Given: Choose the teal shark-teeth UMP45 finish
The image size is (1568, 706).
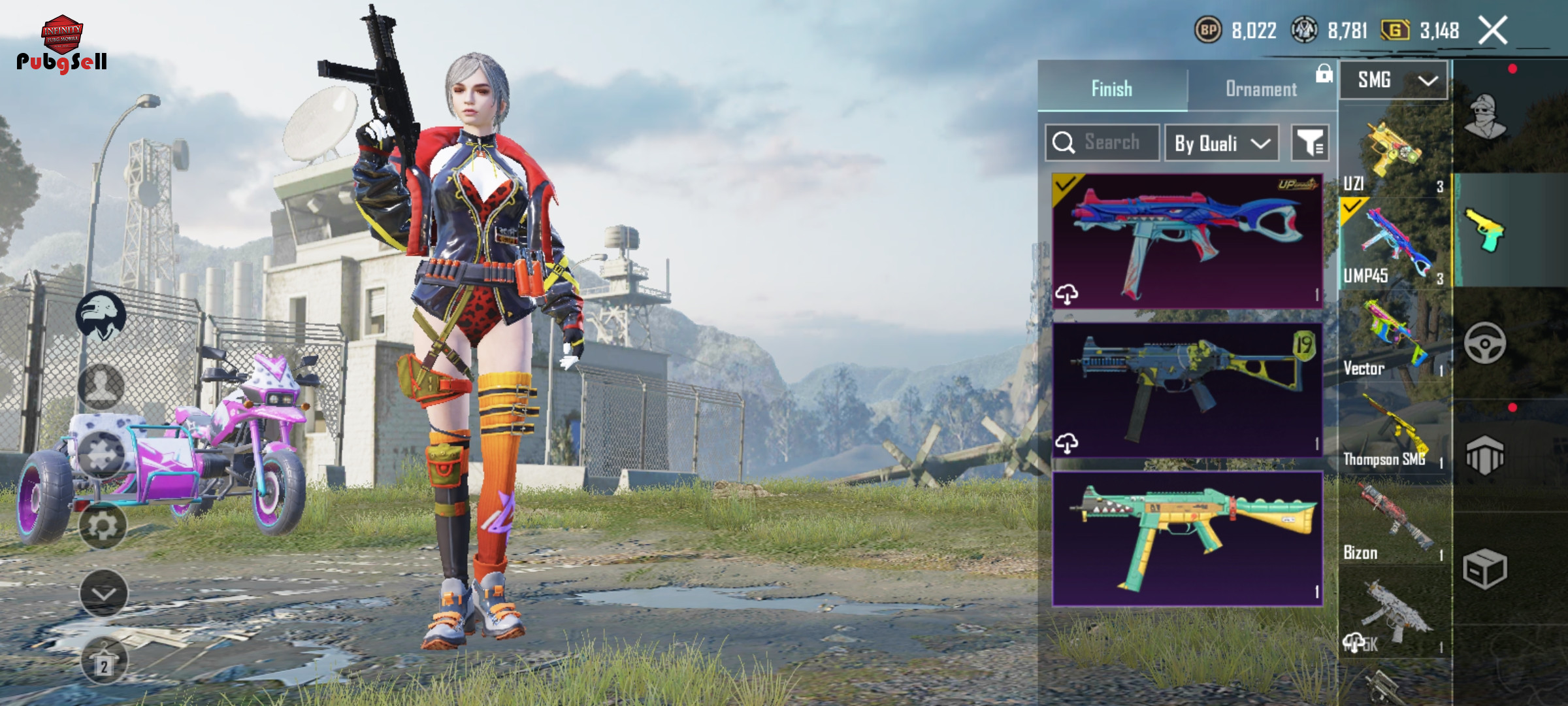Looking at the screenshot, I should pos(1187,538).
